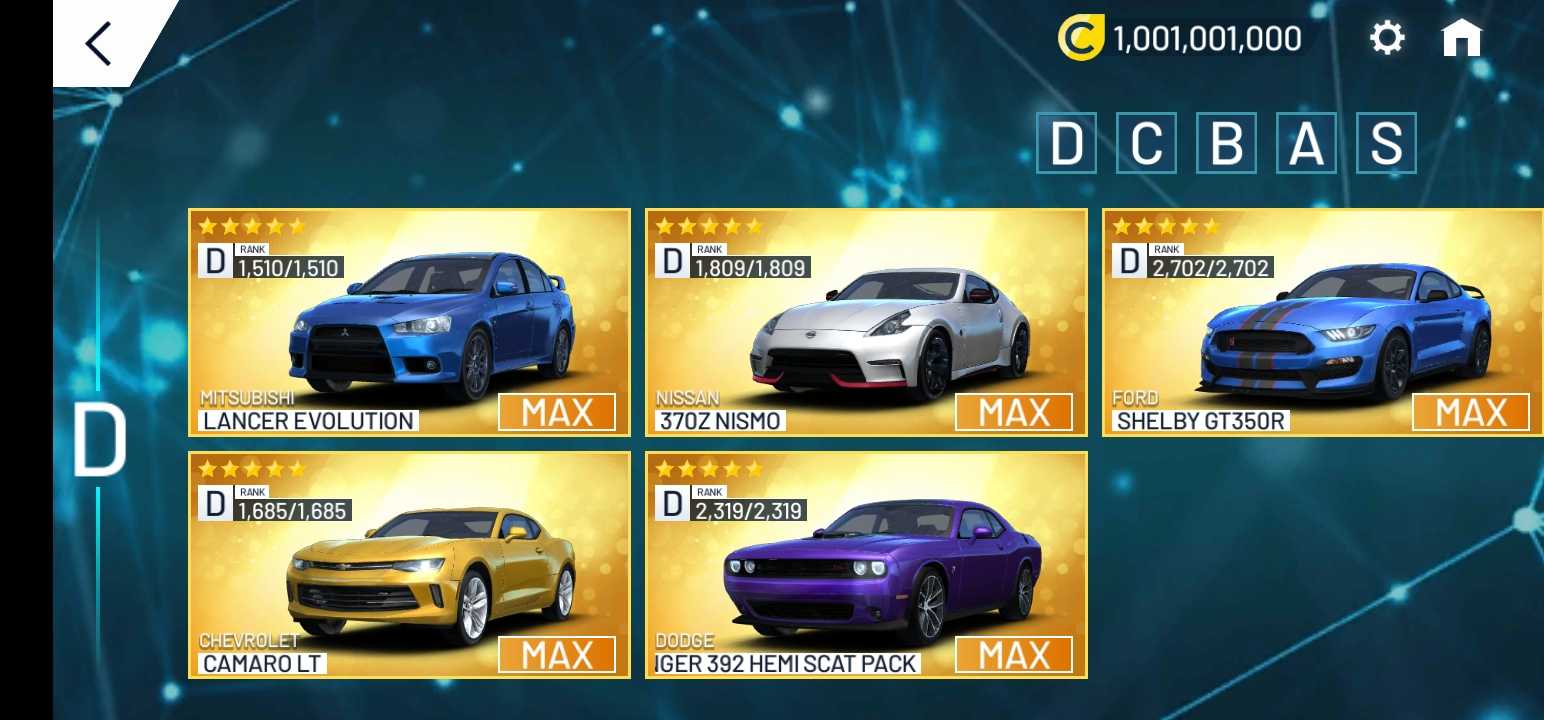1544x720 pixels.
Task: Open the Chevrolet Camaro LT card
Action: tap(409, 565)
